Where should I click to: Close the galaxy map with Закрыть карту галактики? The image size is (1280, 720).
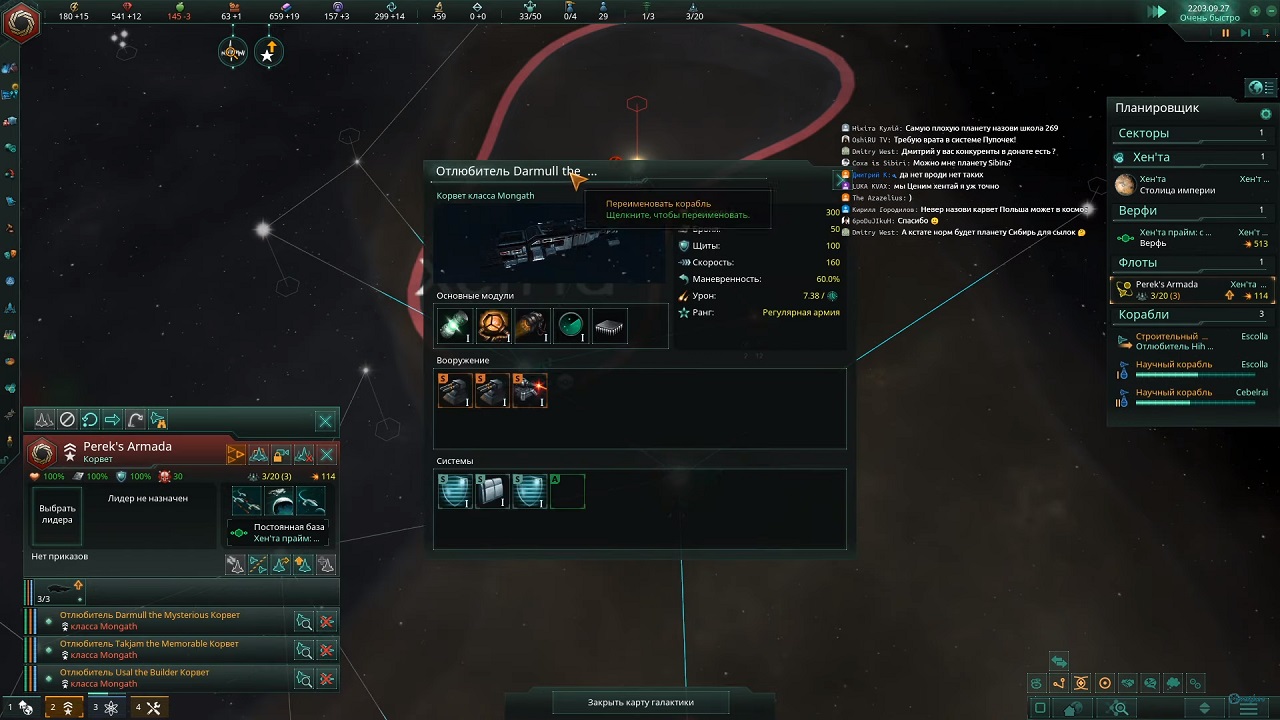coord(640,702)
